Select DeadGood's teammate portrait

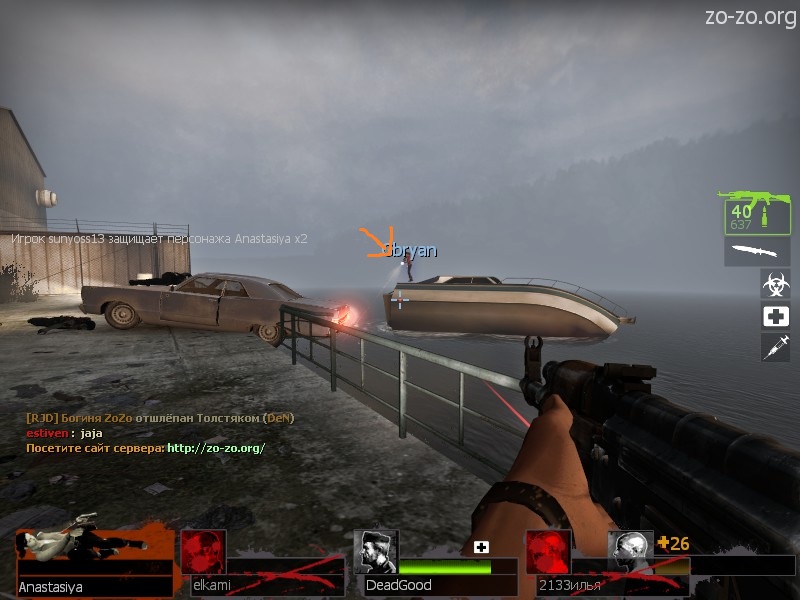click(x=375, y=551)
